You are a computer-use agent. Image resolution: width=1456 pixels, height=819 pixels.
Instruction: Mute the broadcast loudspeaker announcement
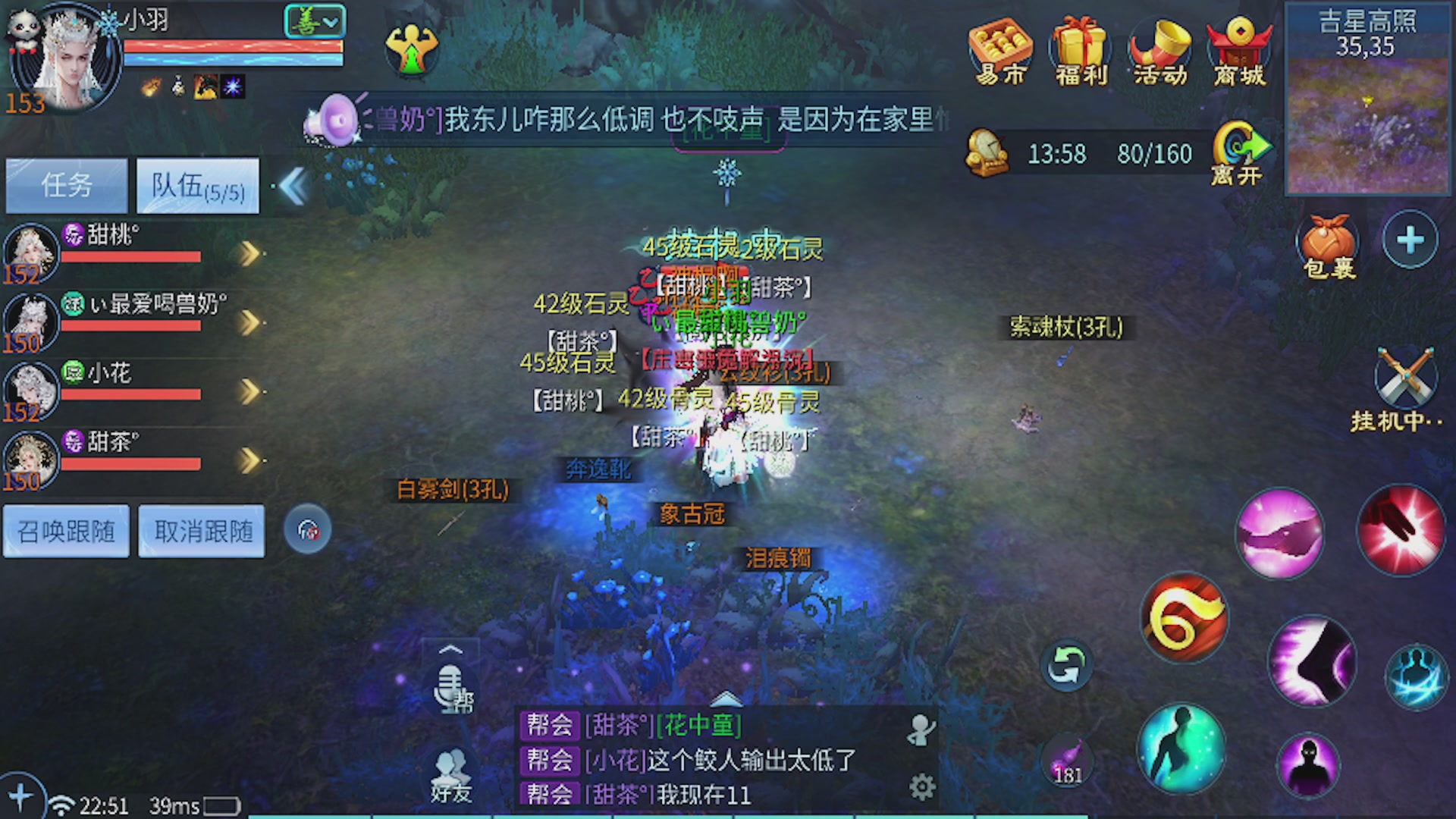click(x=334, y=120)
